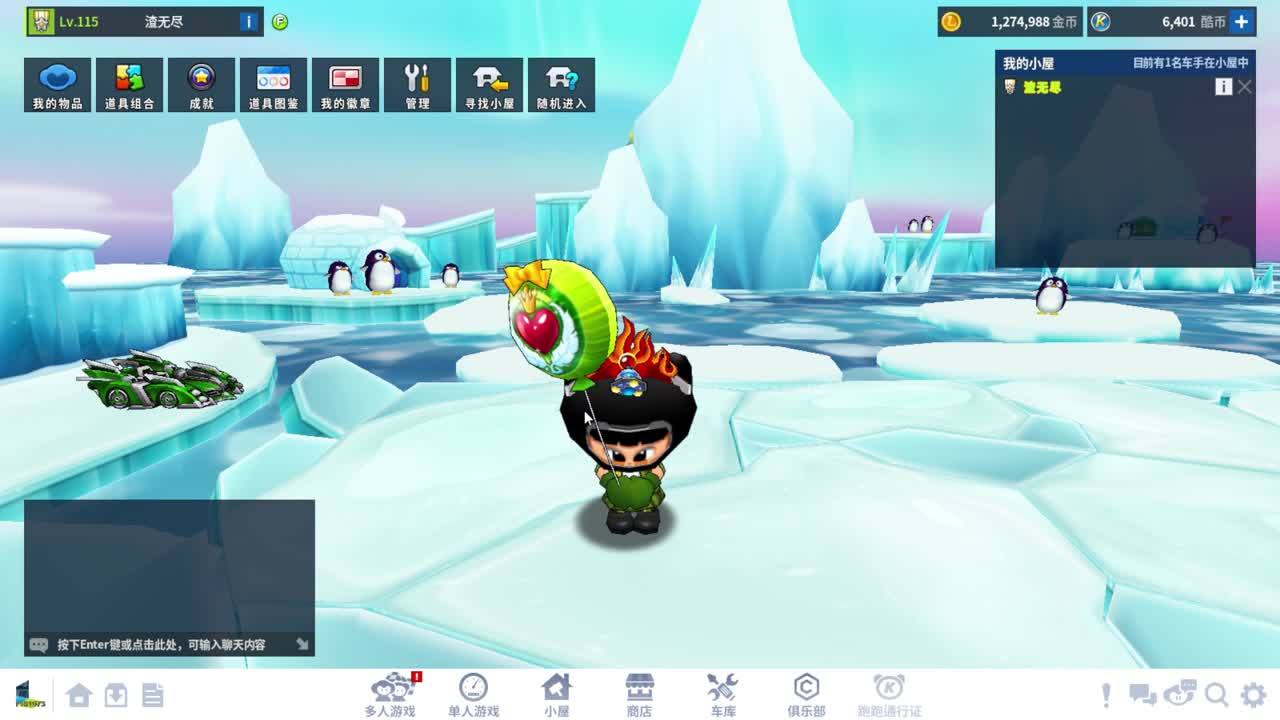Select 寻找小屋 find house
Screen dimensions: 1280x720
[x=489, y=85]
